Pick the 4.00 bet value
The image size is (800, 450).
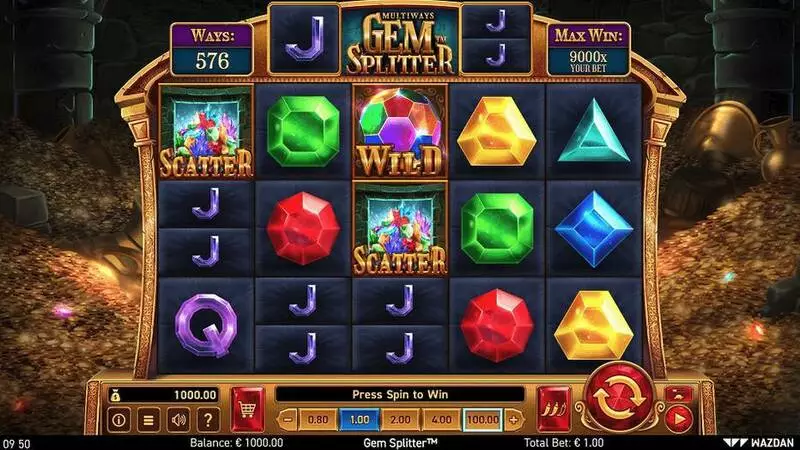[x=443, y=419]
